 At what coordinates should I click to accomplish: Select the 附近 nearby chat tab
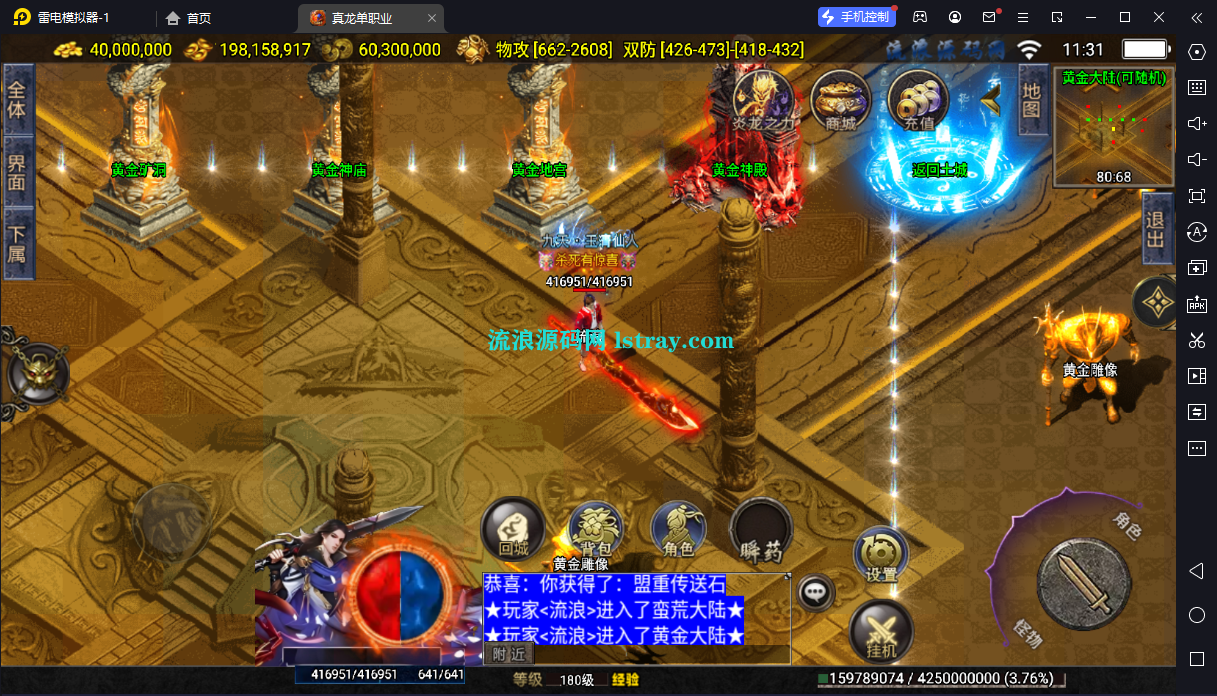point(509,654)
